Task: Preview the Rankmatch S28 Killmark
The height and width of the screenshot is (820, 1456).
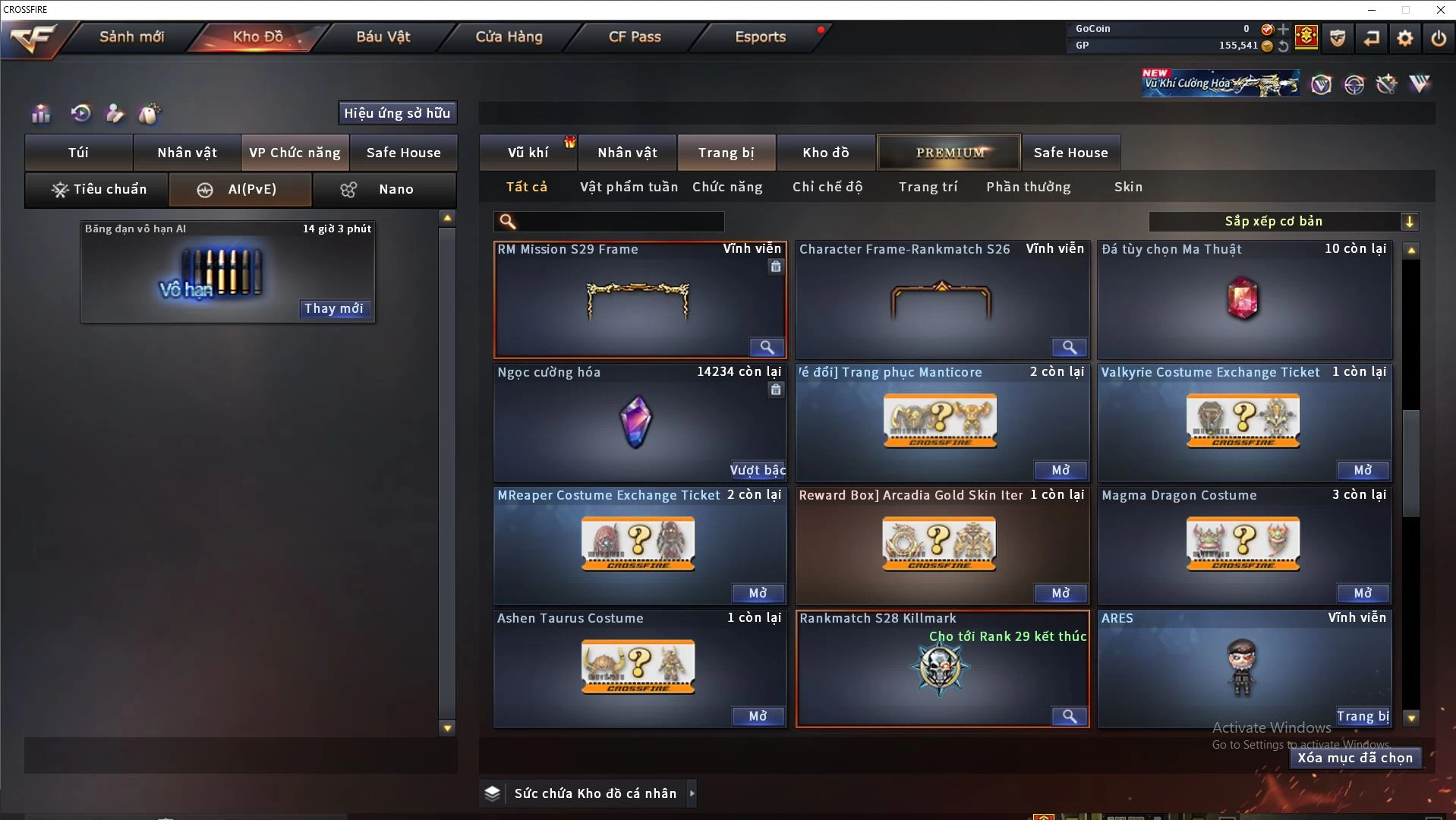Action: tap(1069, 716)
